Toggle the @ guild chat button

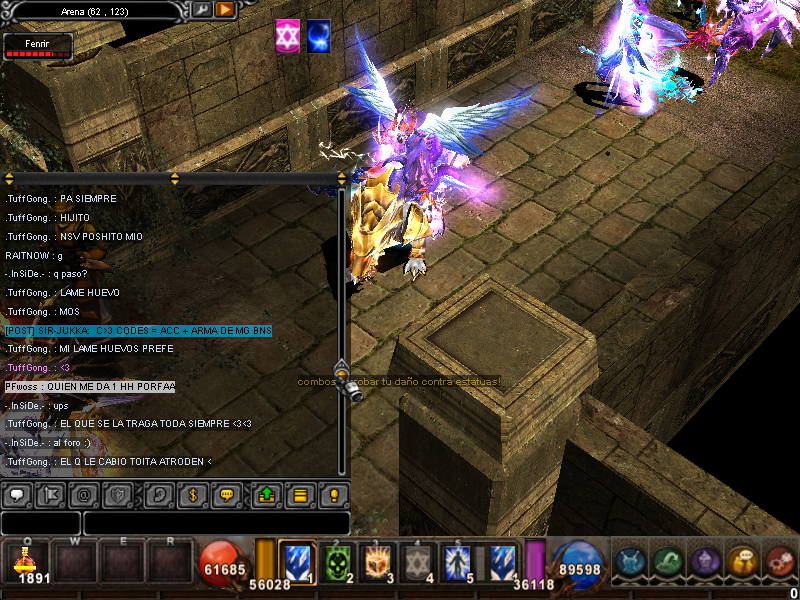pyautogui.click(x=83, y=494)
